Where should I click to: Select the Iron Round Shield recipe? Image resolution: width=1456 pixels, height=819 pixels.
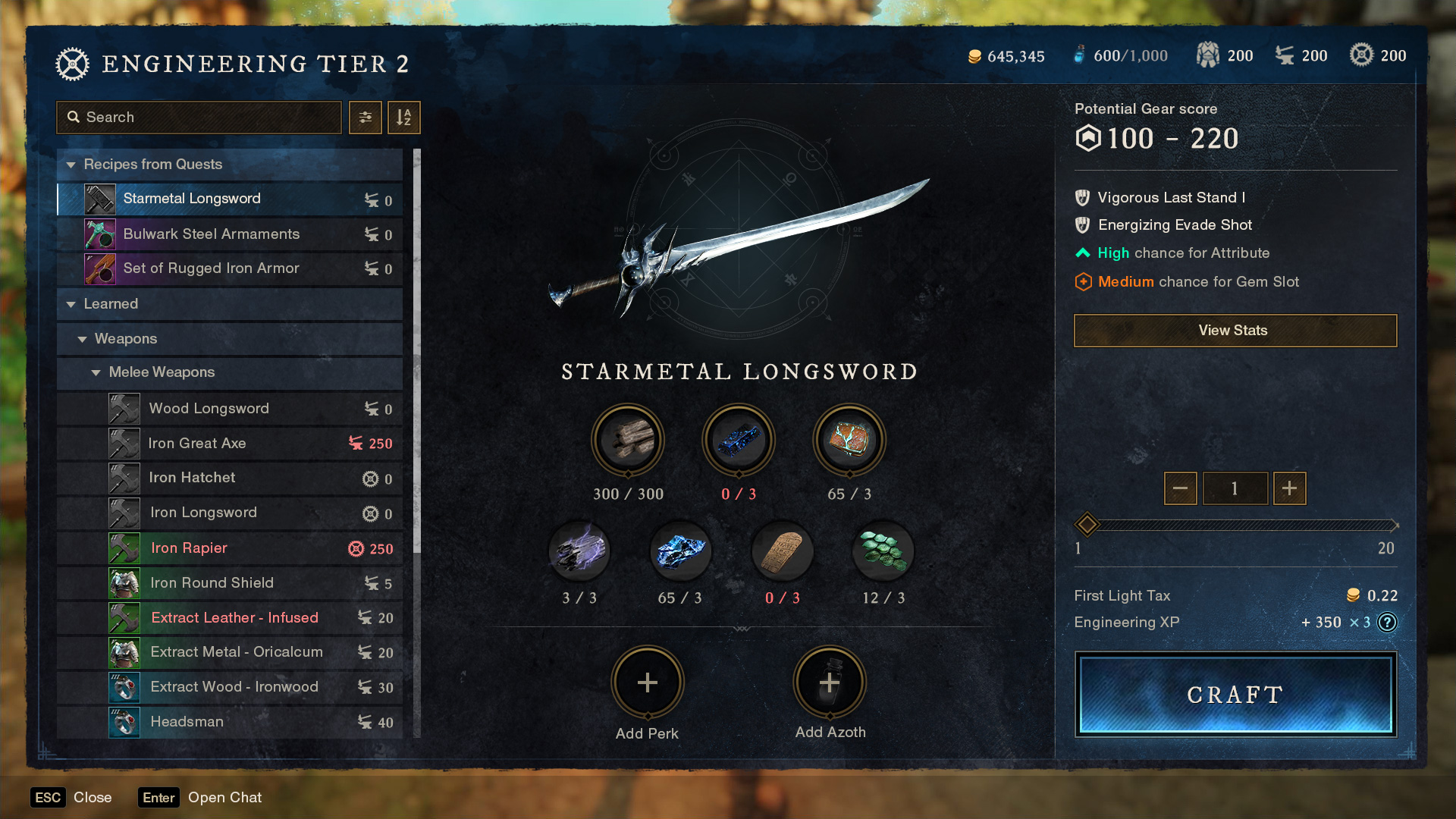click(212, 583)
